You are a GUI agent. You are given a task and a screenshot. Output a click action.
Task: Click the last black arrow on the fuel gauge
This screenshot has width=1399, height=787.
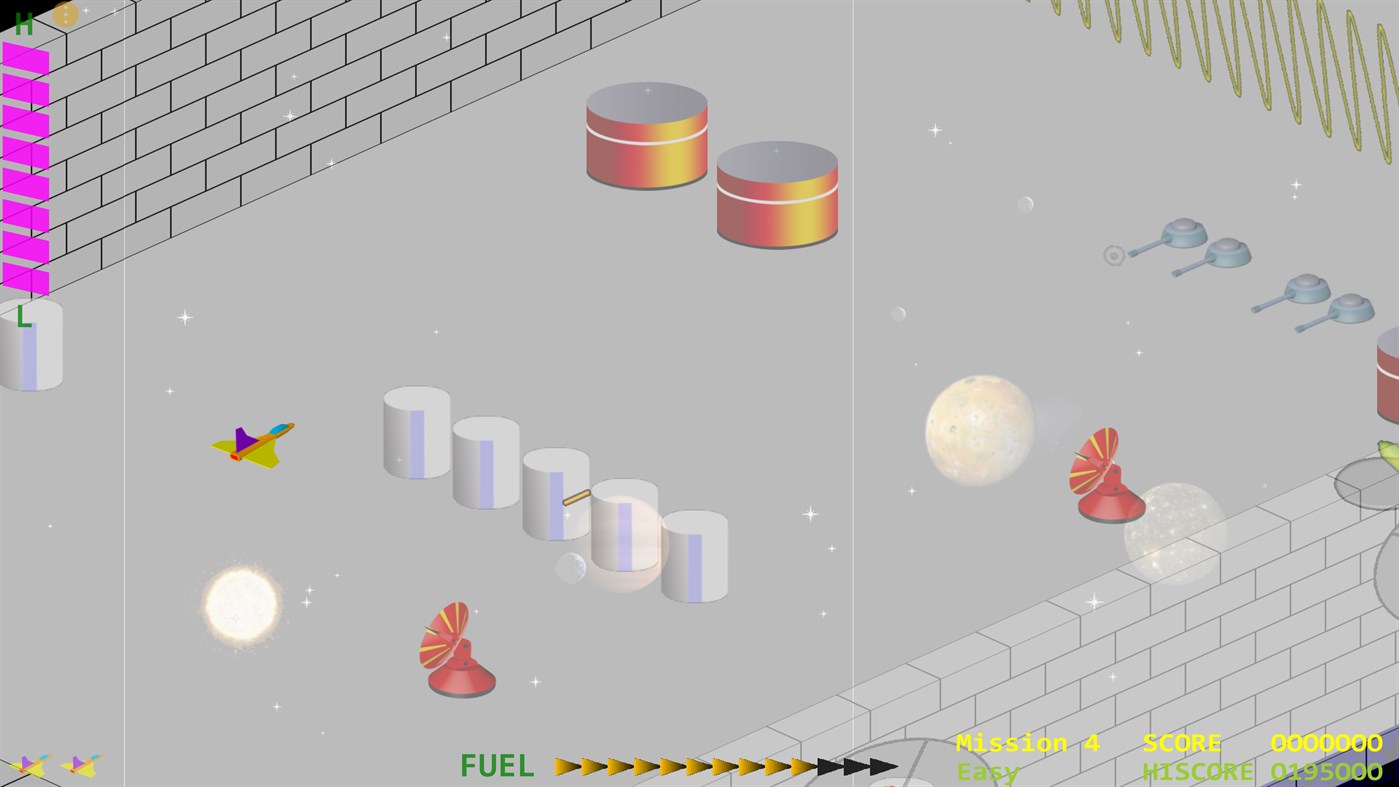pos(880,765)
